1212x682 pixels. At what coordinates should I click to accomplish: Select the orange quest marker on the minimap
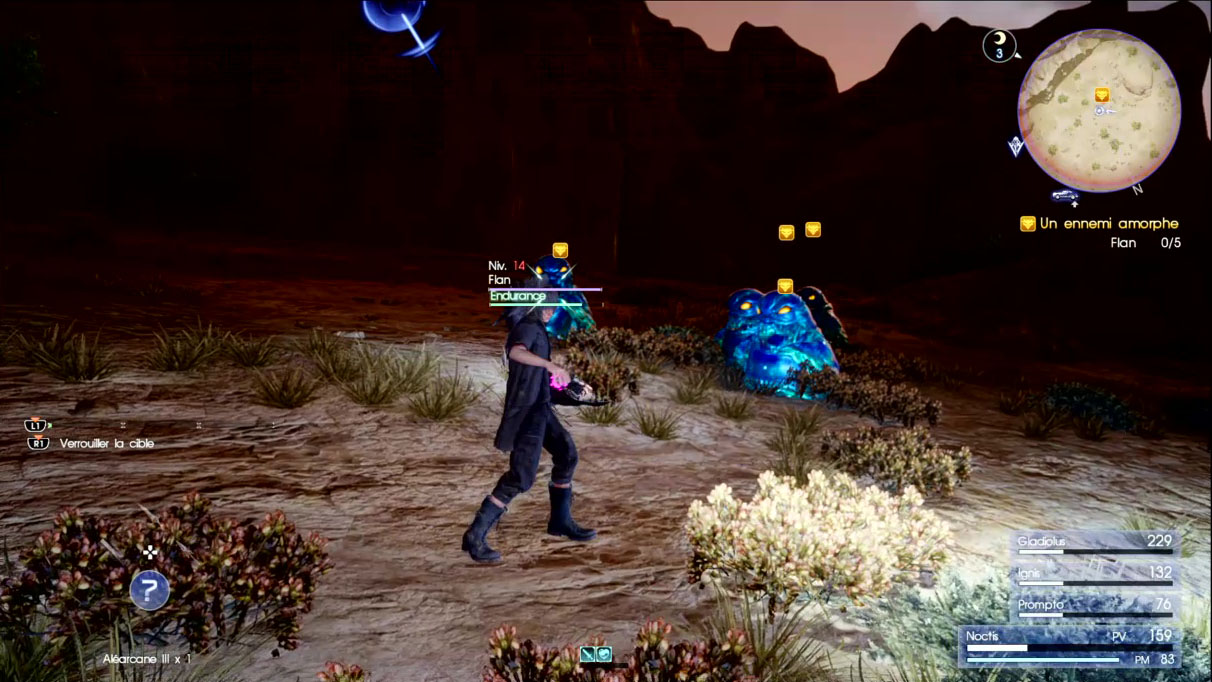(x=1101, y=95)
